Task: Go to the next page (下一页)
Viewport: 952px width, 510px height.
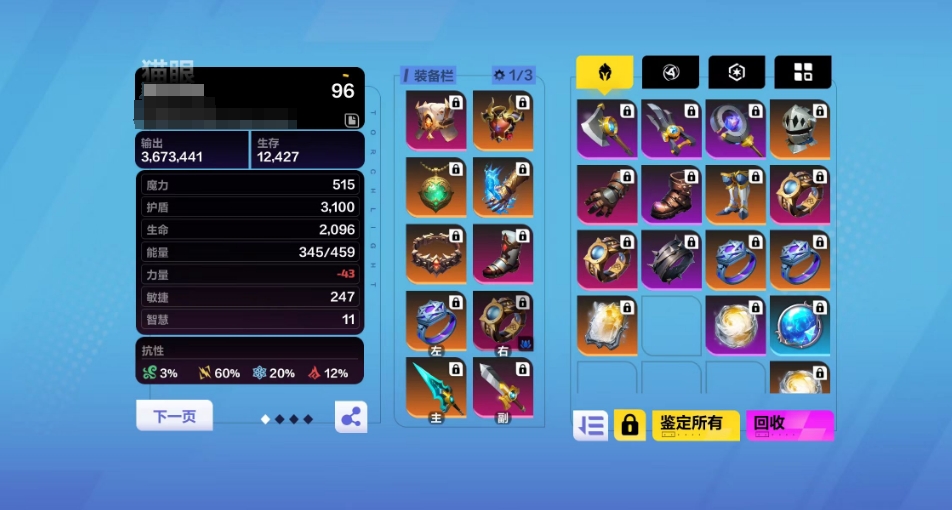Action: [x=174, y=416]
